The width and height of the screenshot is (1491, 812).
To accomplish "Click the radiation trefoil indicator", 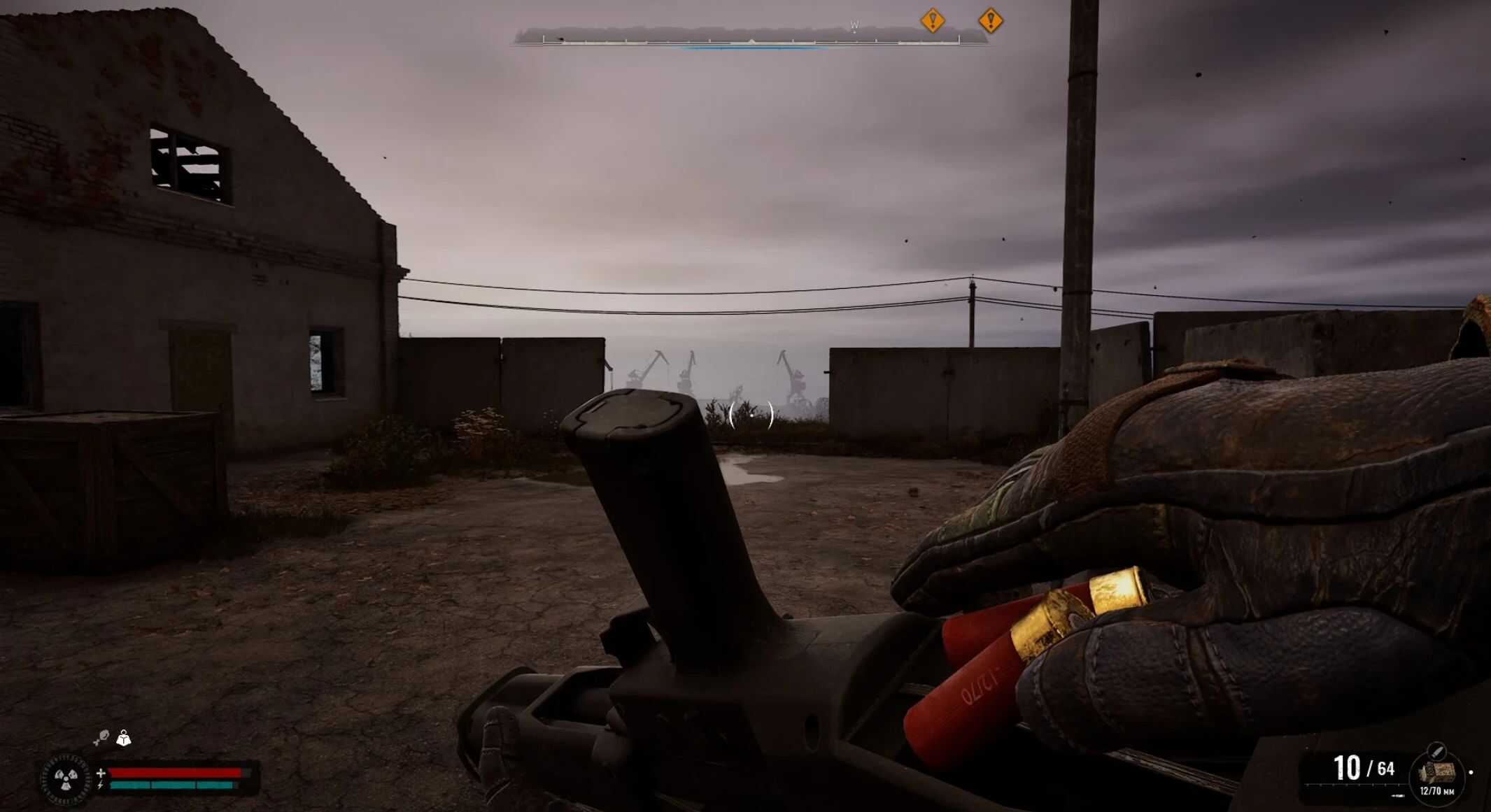I will (x=66, y=777).
